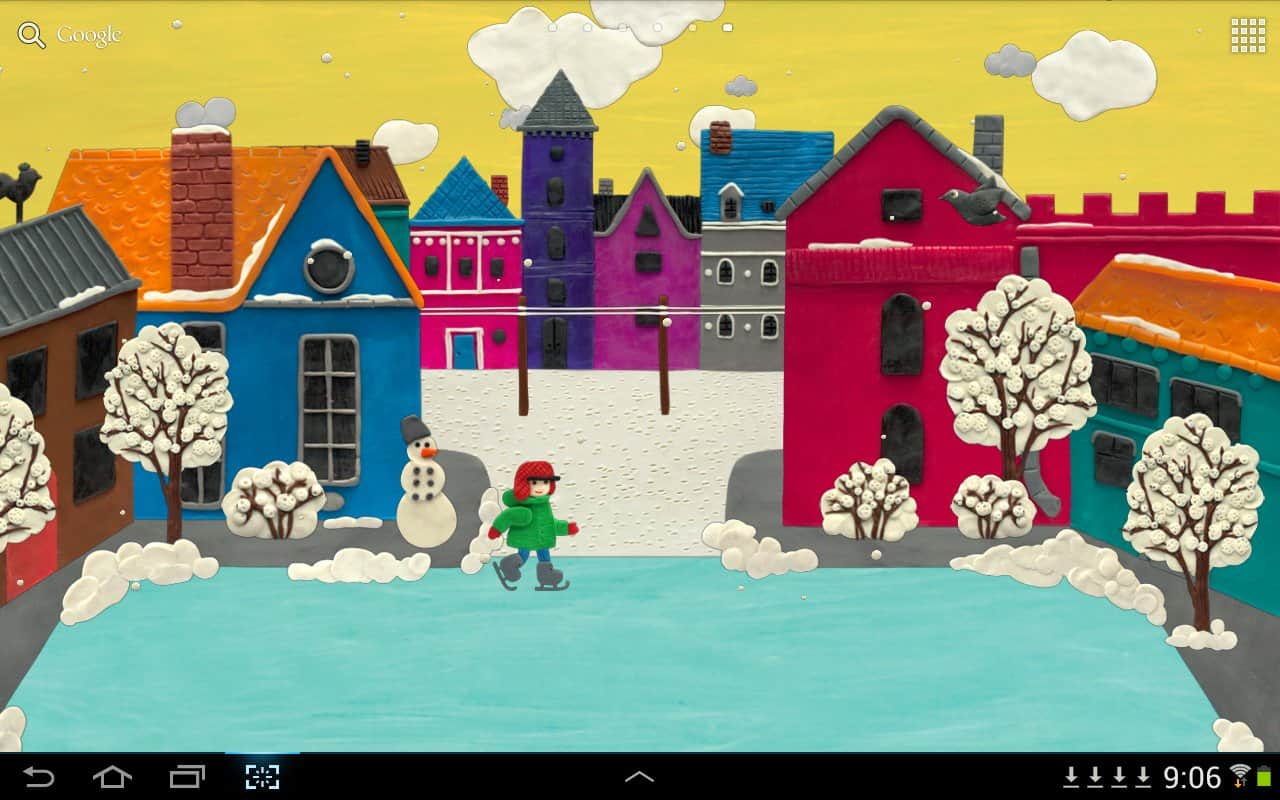
Task: Go to the Android home screen
Action: (112, 777)
